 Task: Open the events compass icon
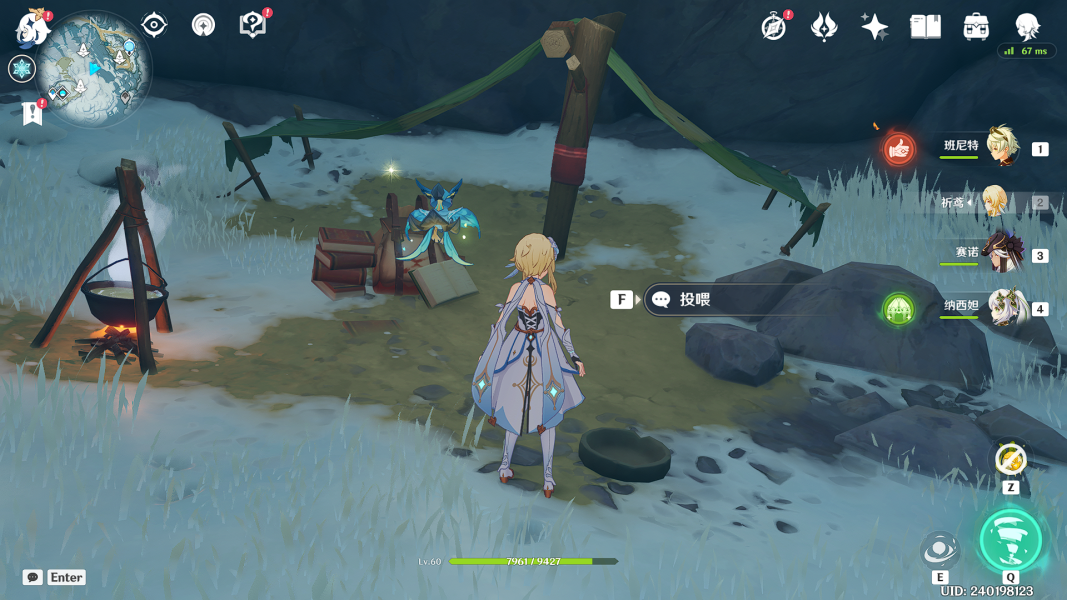tap(773, 27)
